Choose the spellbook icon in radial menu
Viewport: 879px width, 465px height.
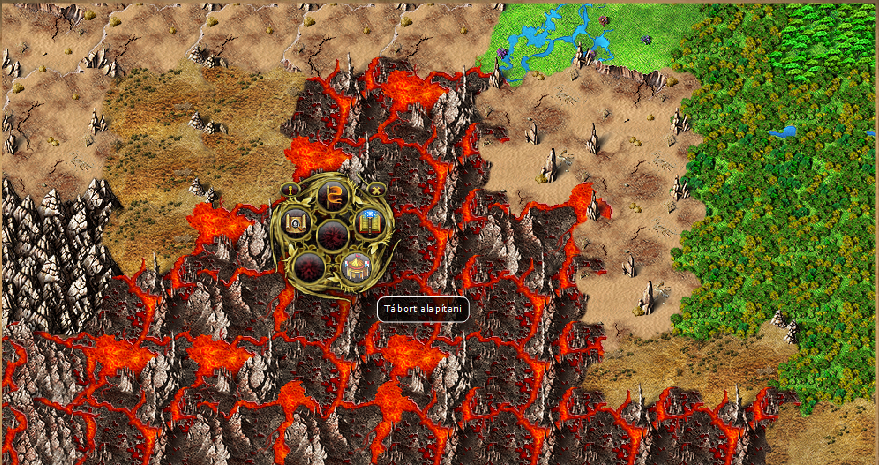(368, 223)
